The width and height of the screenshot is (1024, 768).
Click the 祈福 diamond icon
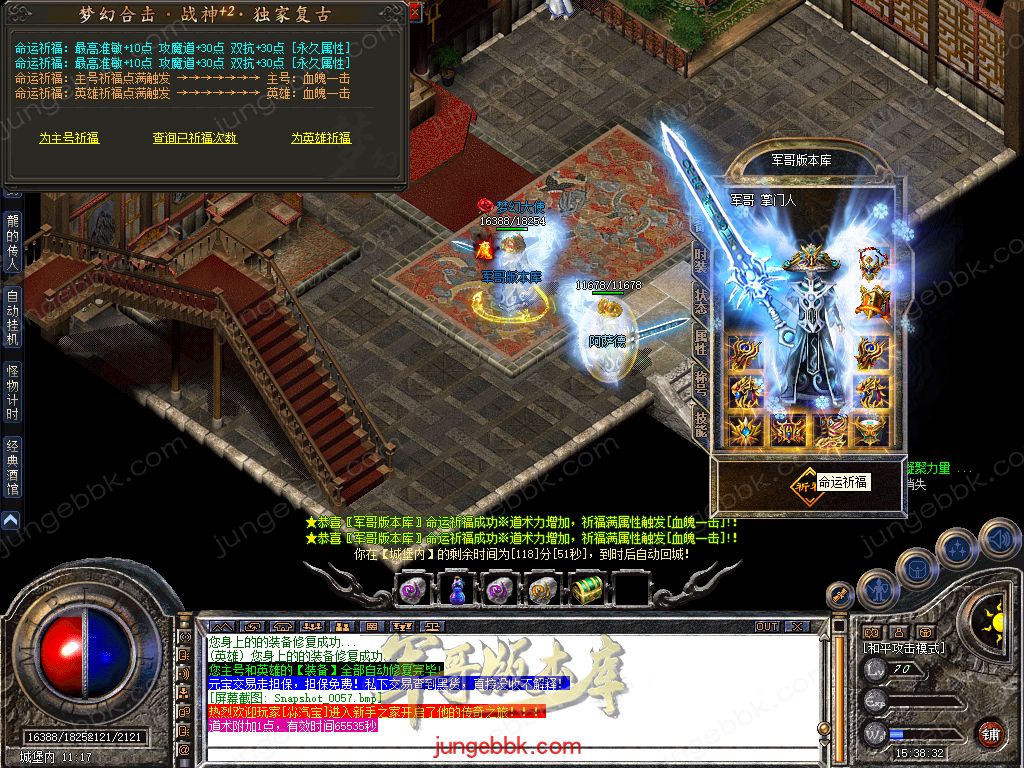click(x=803, y=482)
